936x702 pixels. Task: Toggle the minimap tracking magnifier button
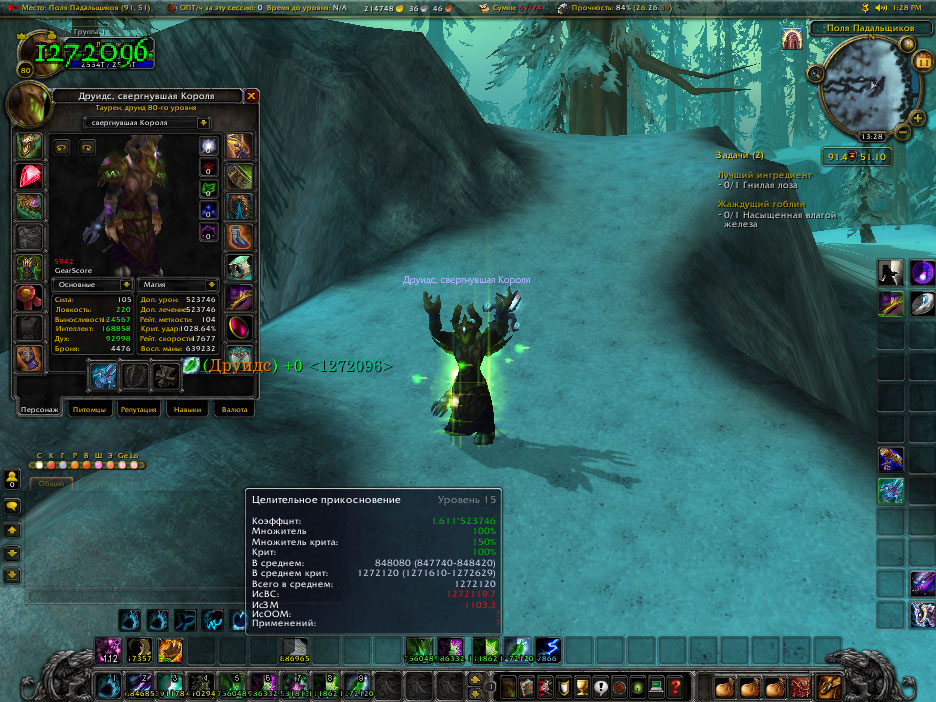817,72
